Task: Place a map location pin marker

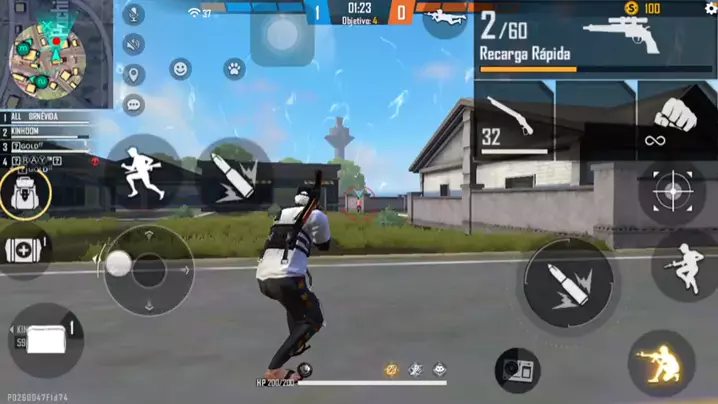Action: [134, 75]
